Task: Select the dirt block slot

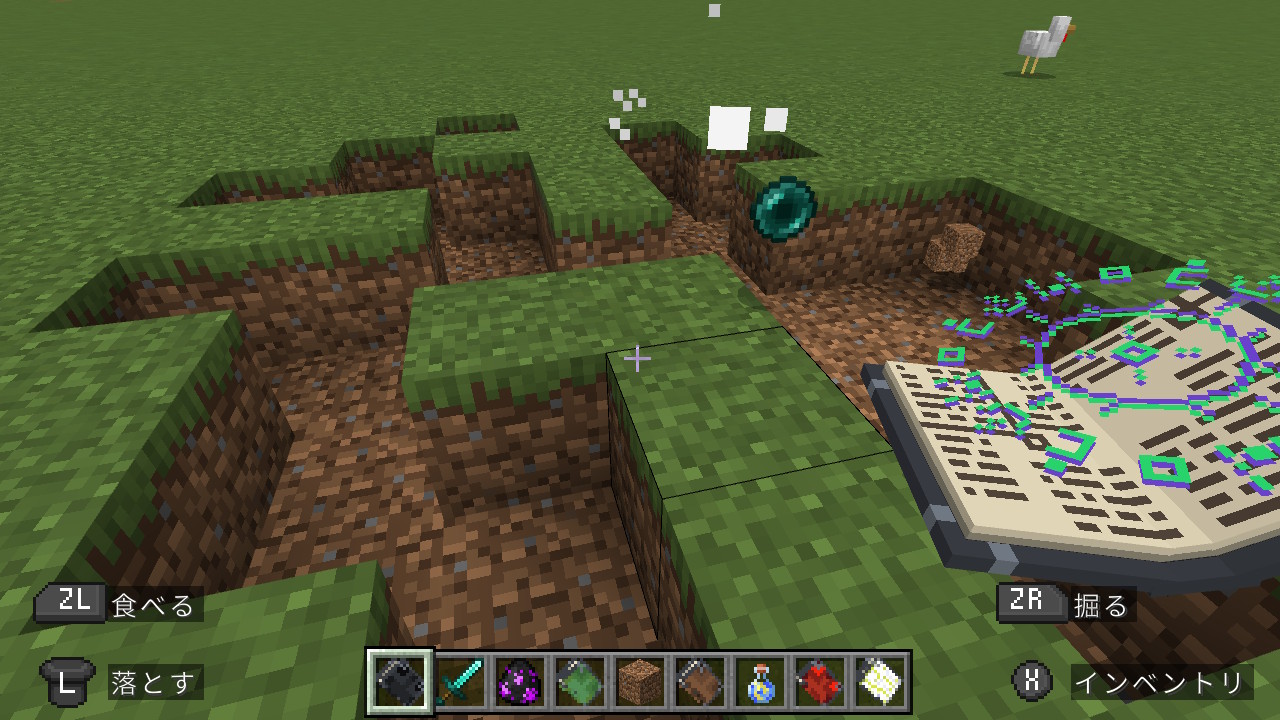Action: [640, 682]
